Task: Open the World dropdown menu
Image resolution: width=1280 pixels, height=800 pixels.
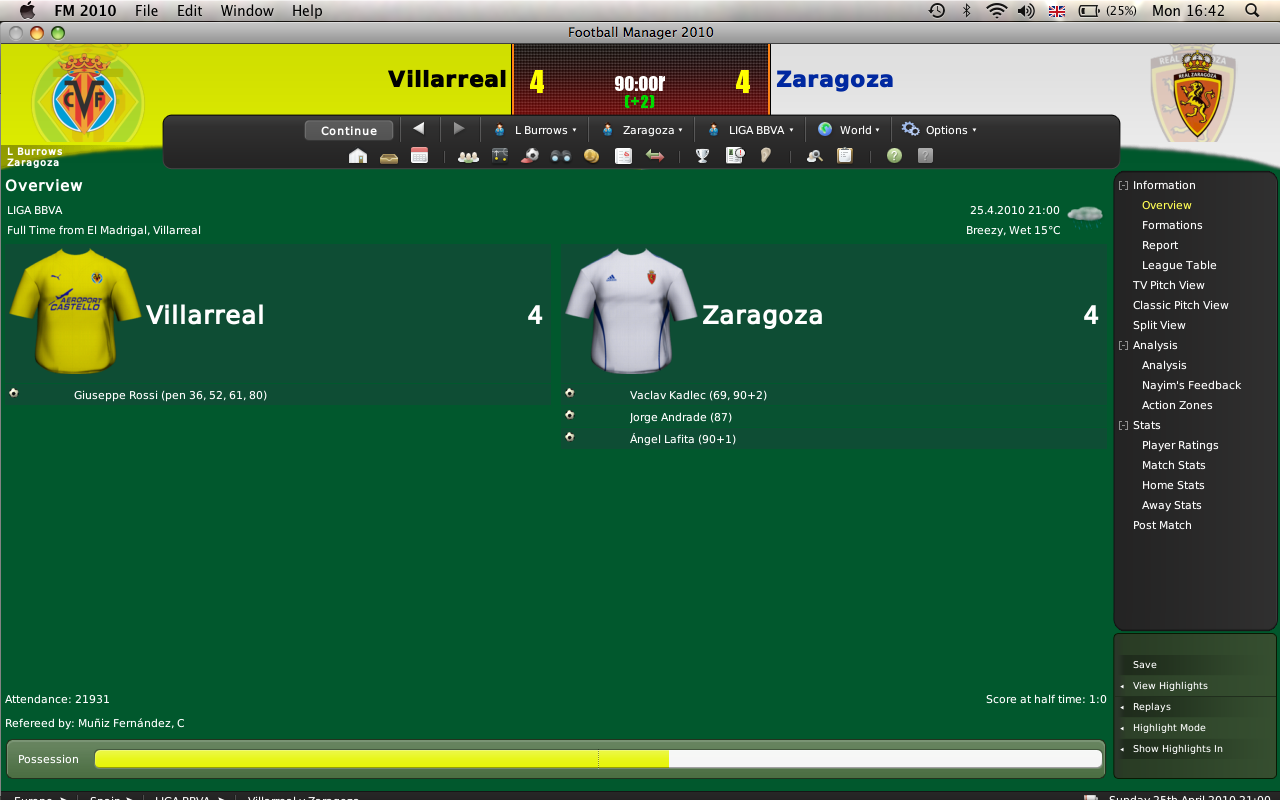Action: (849, 130)
